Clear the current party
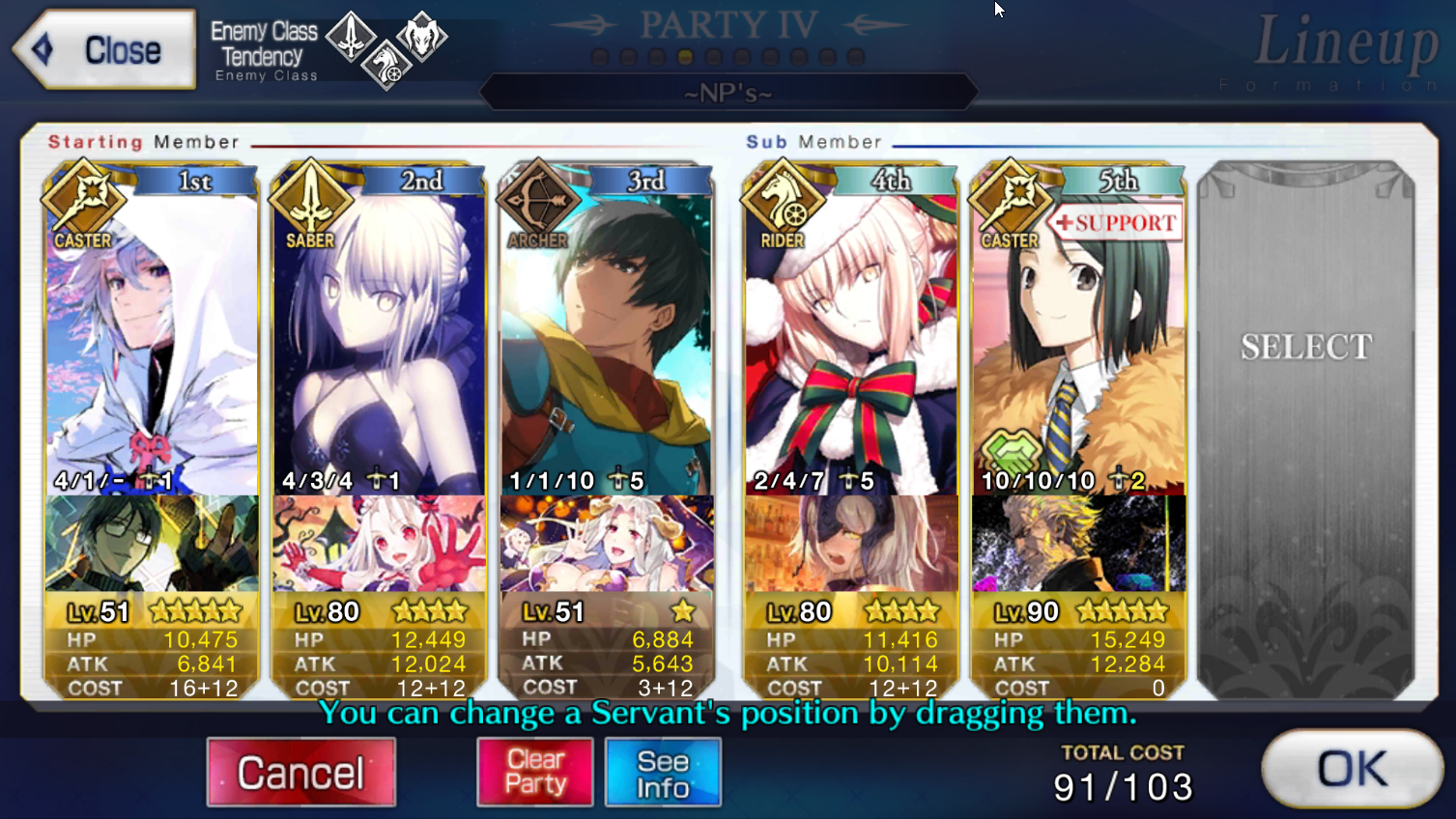Screen dimensions: 1456x819 [535, 773]
